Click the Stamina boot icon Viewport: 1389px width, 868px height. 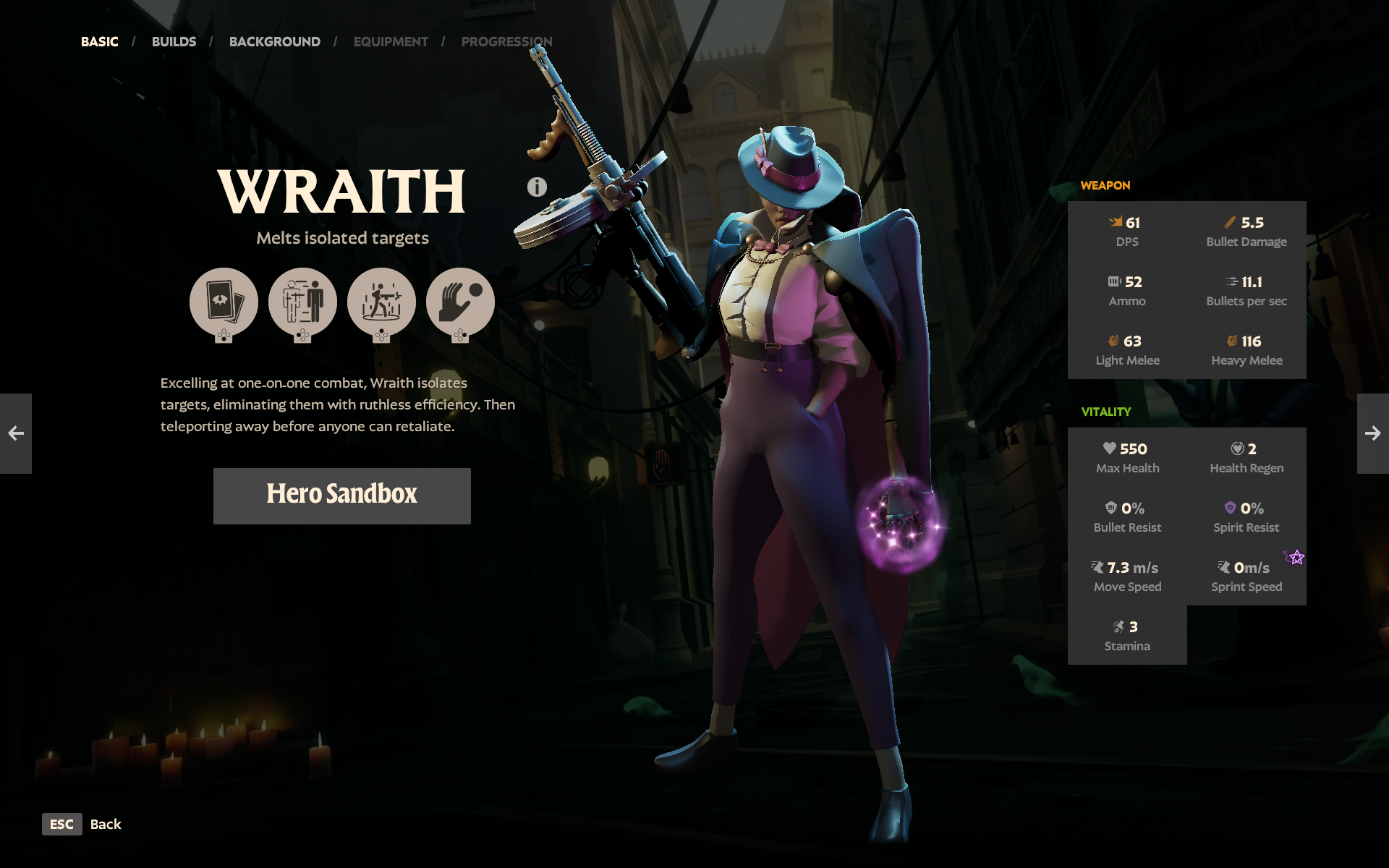[x=1119, y=626]
